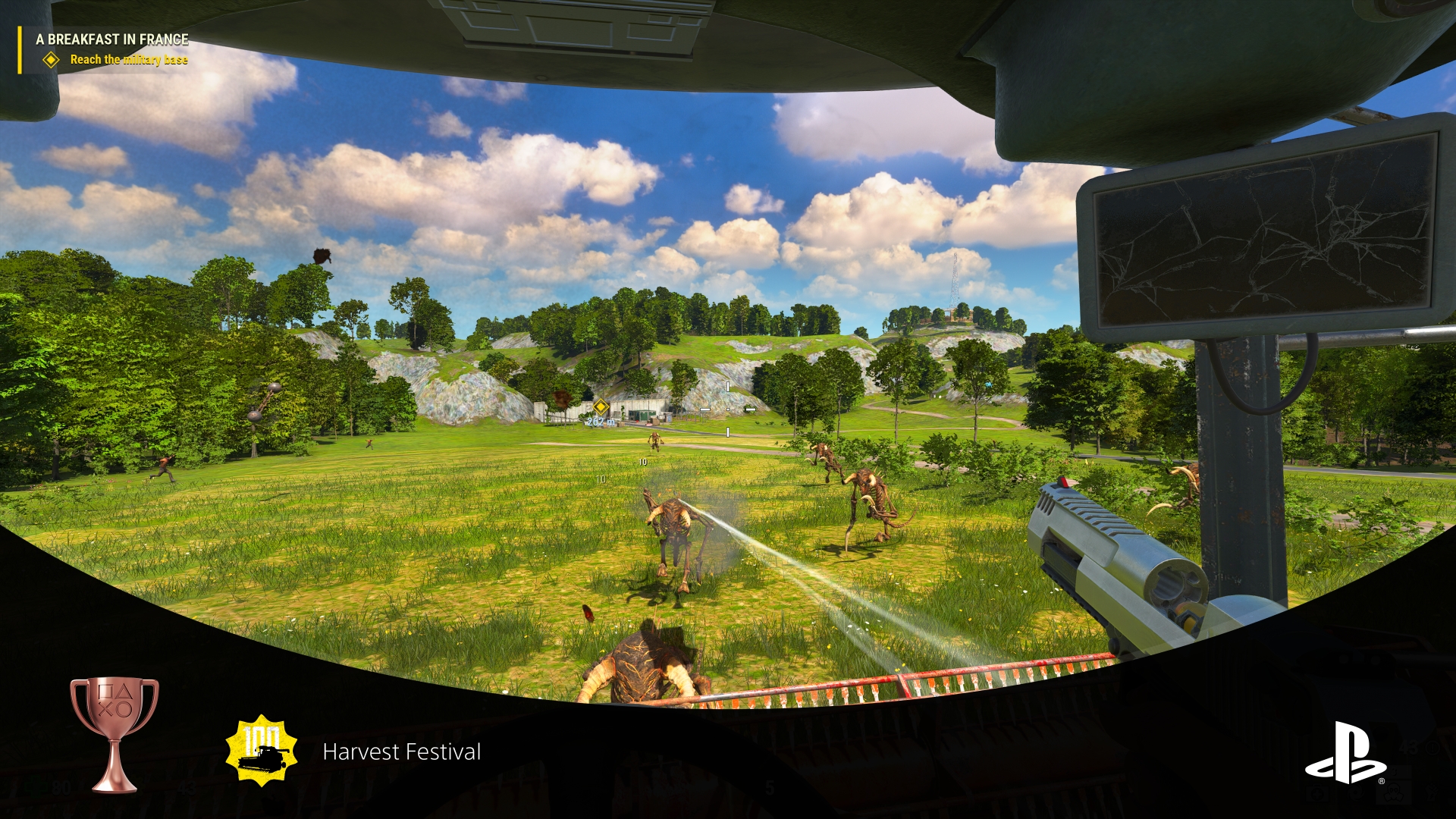Screen dimensions: 1456x819
Task: Click the yellow diamond waypoint marker
Action: pyautogui.click(x=603, y=406)
